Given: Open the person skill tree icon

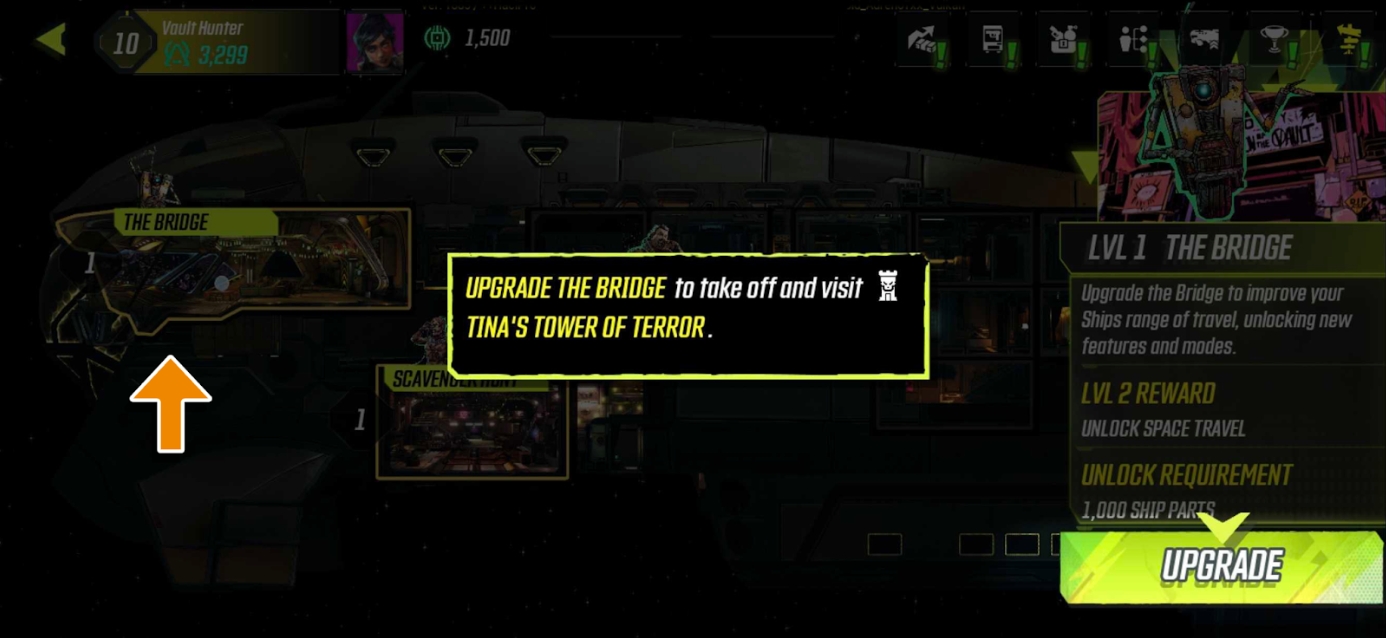Looking at the screenshot, I should pyautogui.click(x=1135, y=41).
